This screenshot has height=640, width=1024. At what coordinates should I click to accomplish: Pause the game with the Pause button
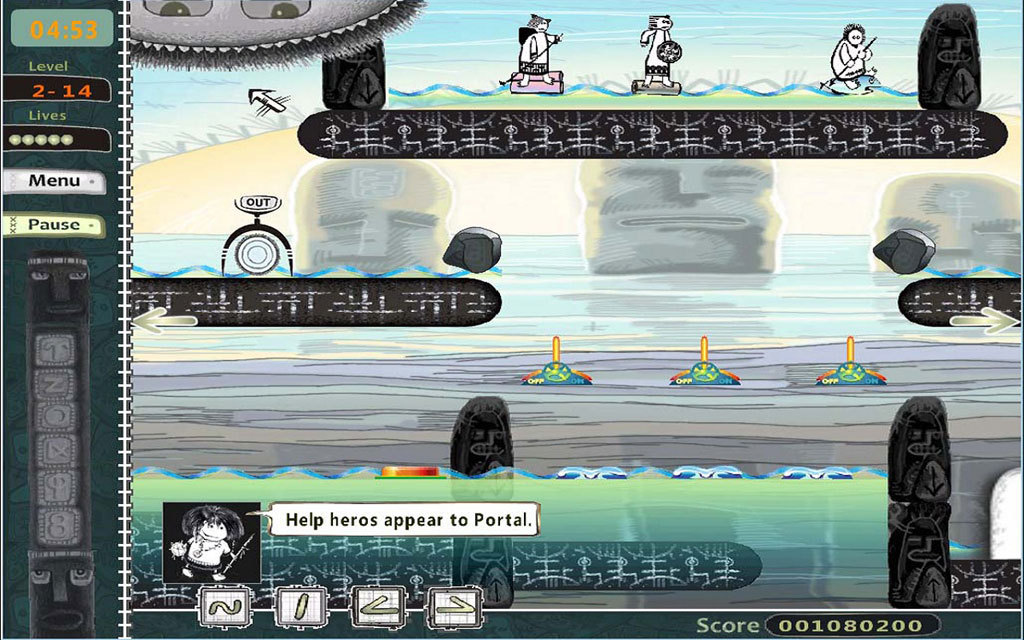(x=53, y=225)
